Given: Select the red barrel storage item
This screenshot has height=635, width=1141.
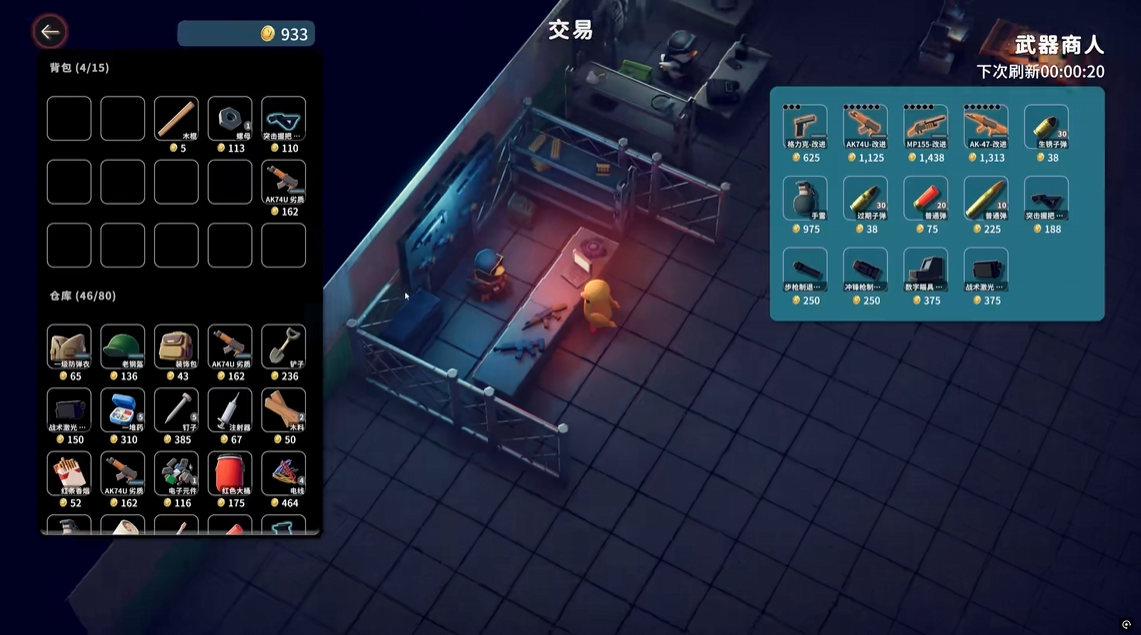Looking at the screenshot, I should click(x=230, y=473).
